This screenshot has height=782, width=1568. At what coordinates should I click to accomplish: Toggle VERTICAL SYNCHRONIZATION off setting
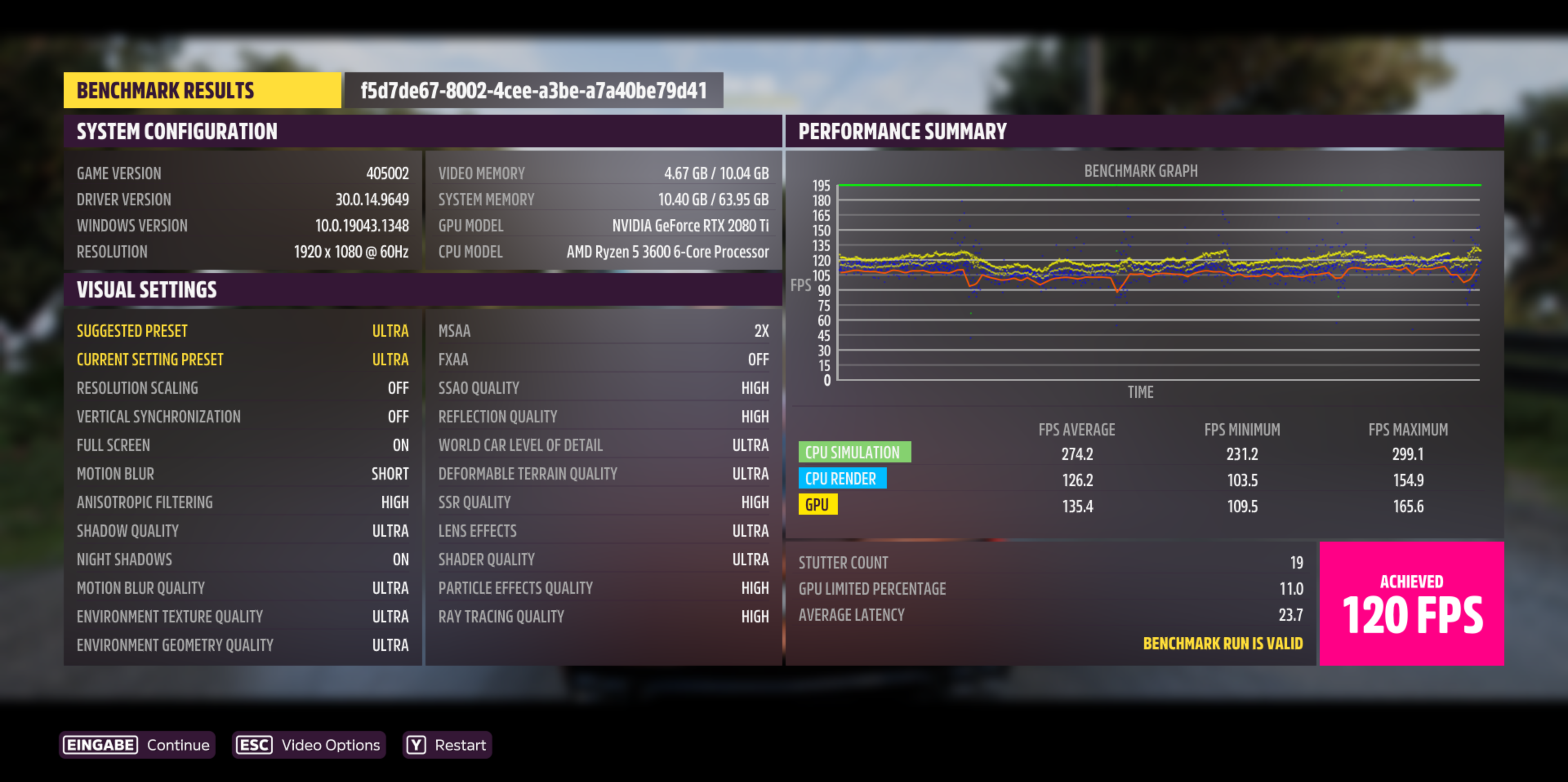[x=243, y=416]
